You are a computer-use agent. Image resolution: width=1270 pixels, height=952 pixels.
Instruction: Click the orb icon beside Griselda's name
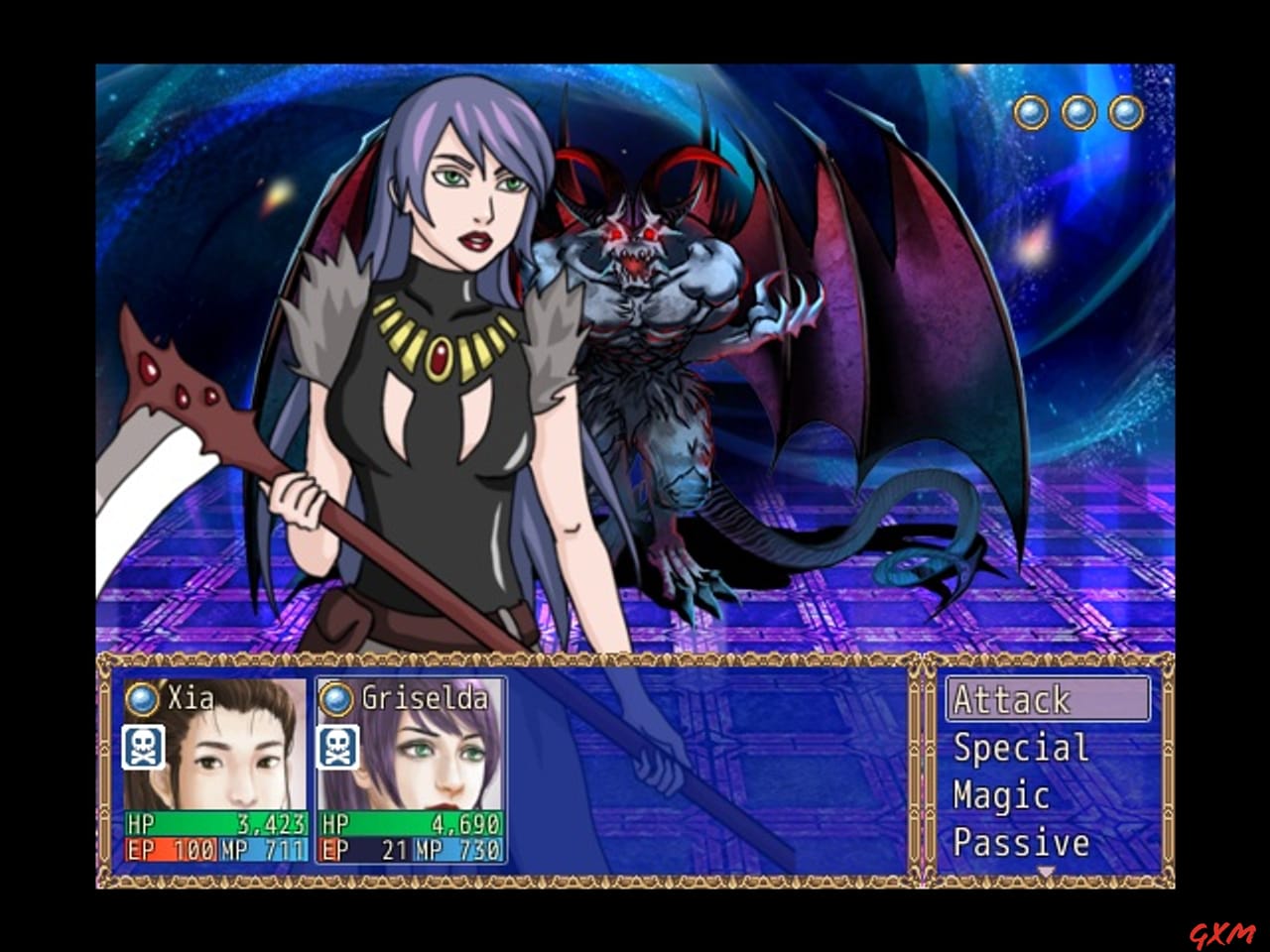[x=336, y=699]
